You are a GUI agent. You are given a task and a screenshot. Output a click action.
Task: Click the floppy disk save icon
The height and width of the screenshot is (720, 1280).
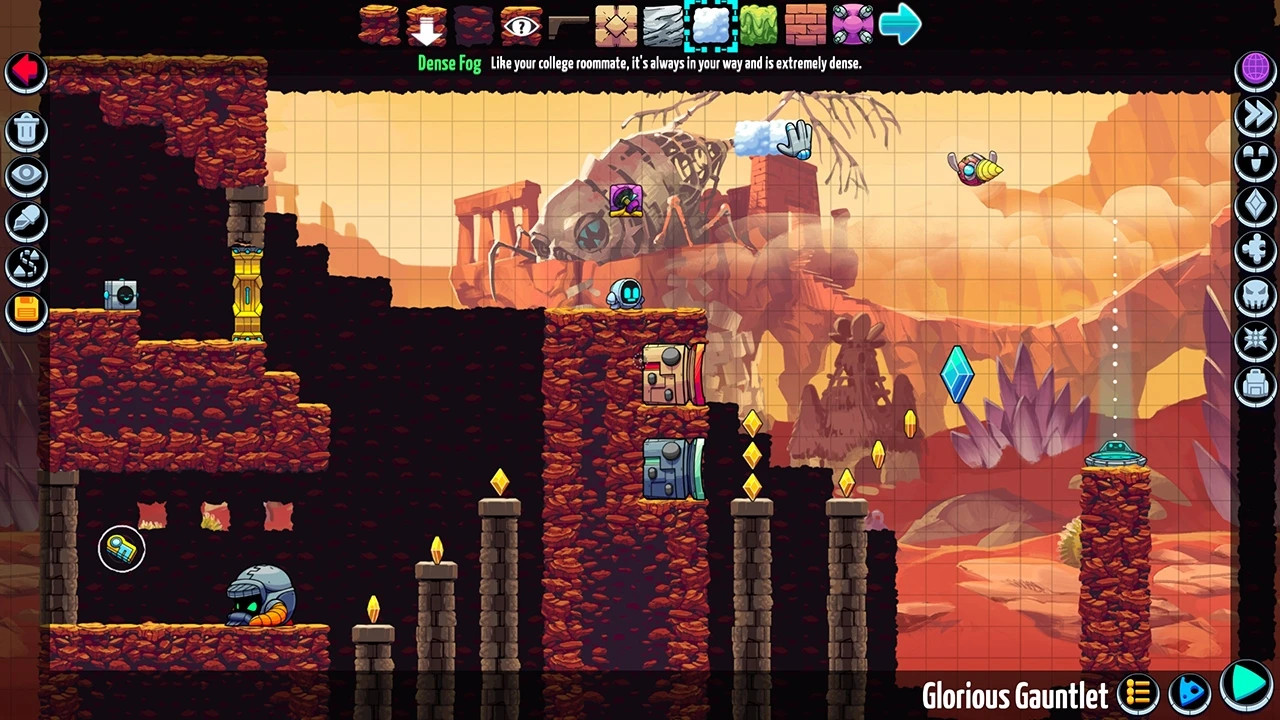[x=25, y=310]
